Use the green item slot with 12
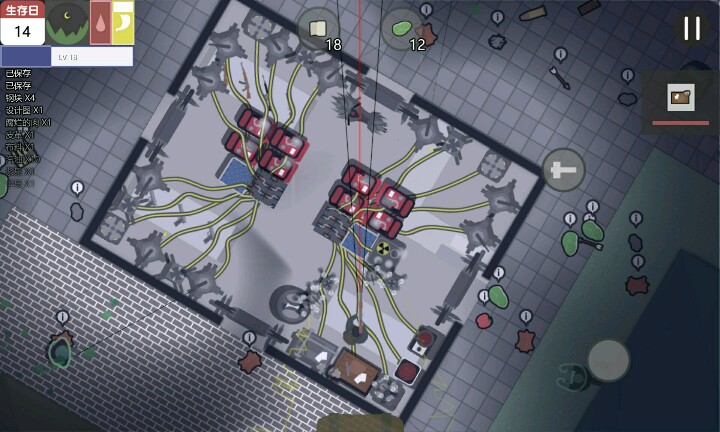720x432 pixels. [x=402, y=29]
